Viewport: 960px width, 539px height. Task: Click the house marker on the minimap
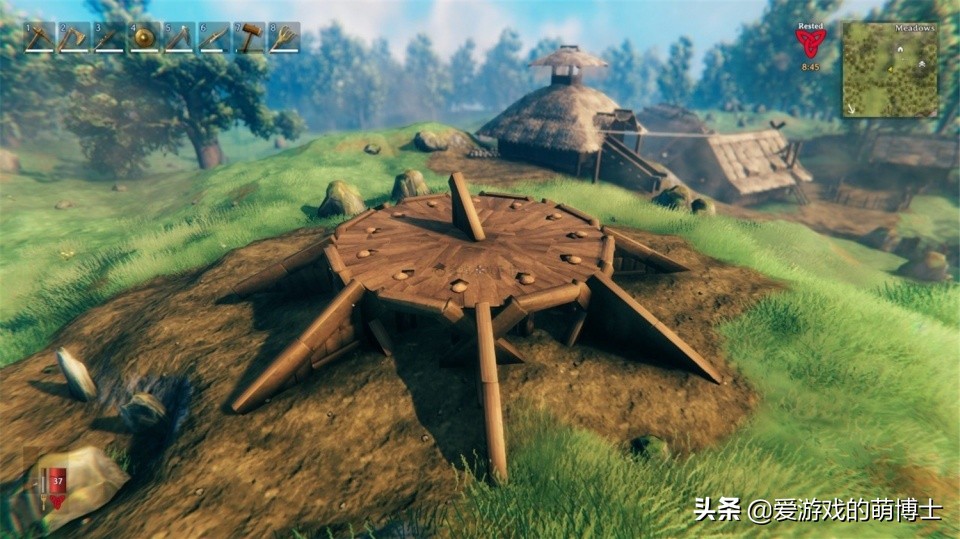point(899,48)
